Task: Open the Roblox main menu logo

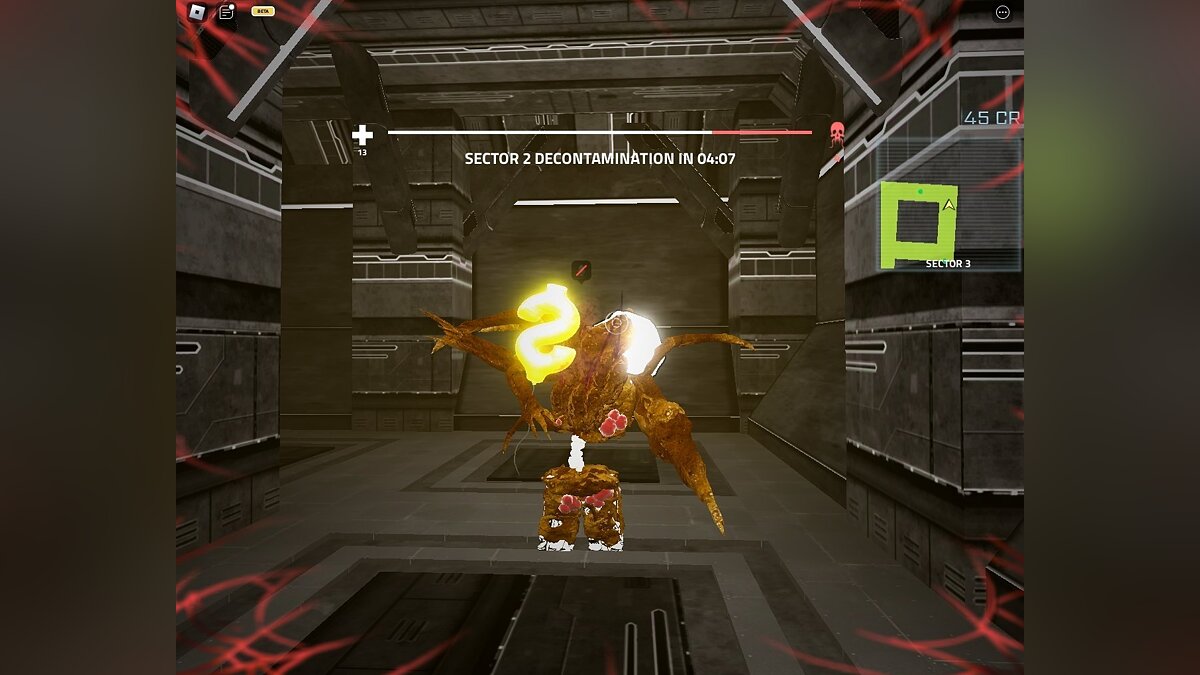Action: (197, 12)
